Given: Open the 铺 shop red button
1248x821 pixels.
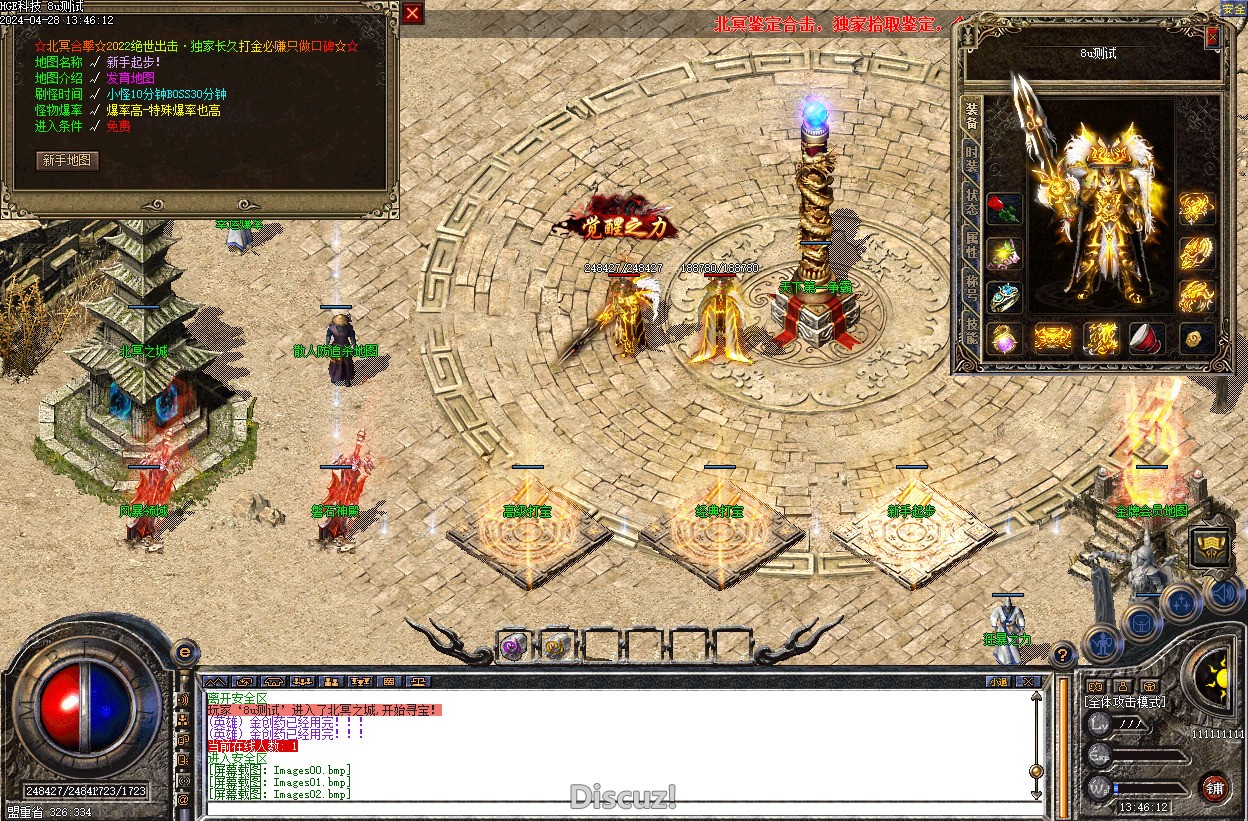Looking at the screenshot, I should pyautogui.click(x=1215, y=788).
